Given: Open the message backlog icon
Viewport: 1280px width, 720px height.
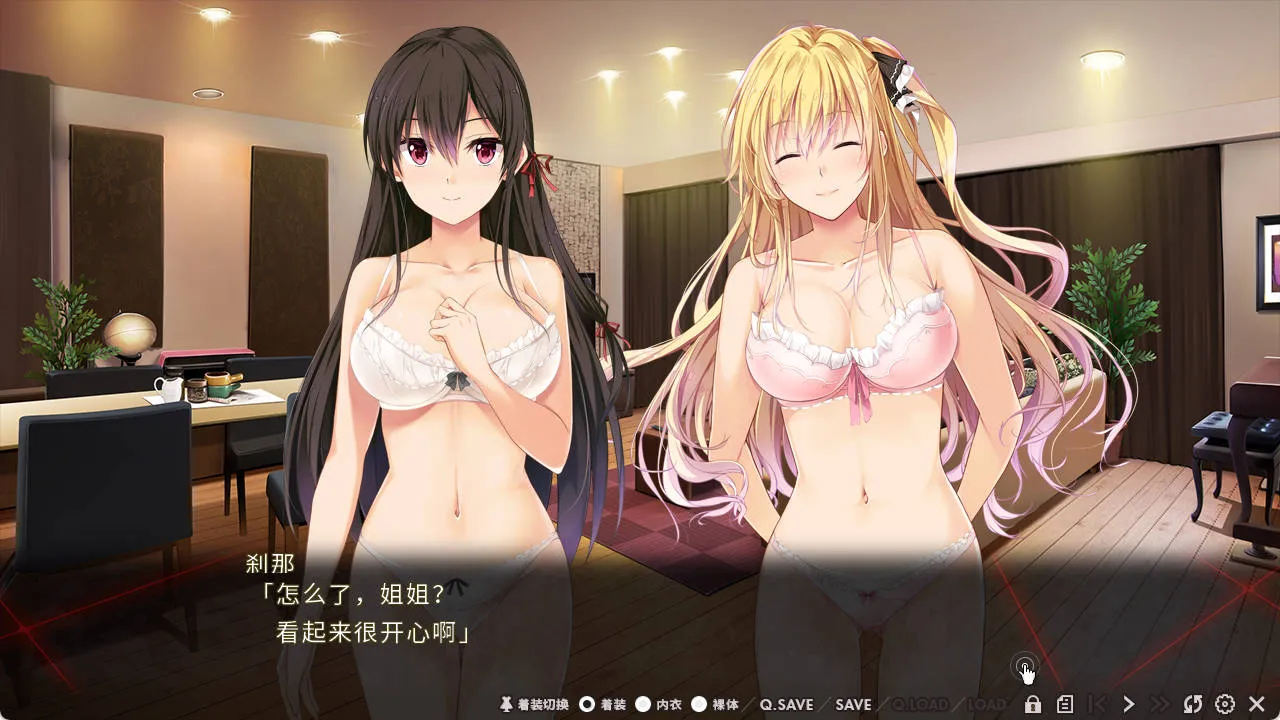Looking at the screenshot, I should coord(1067,705).
